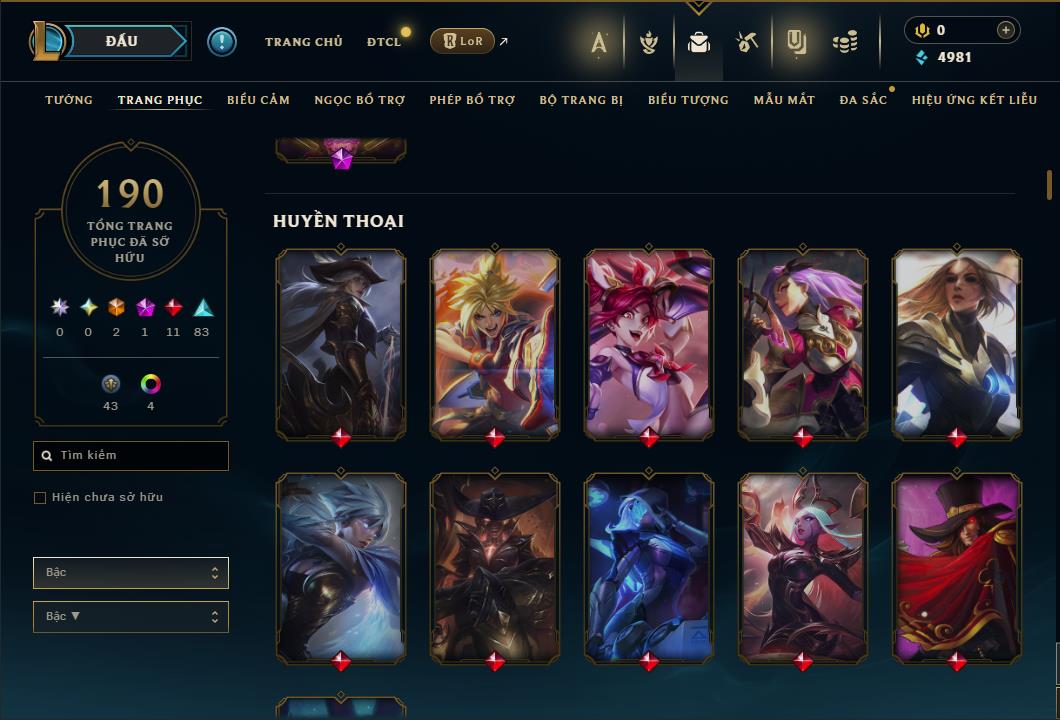Start a match with the ĐẤU button

pyautogui.click(x=122, y=41)
